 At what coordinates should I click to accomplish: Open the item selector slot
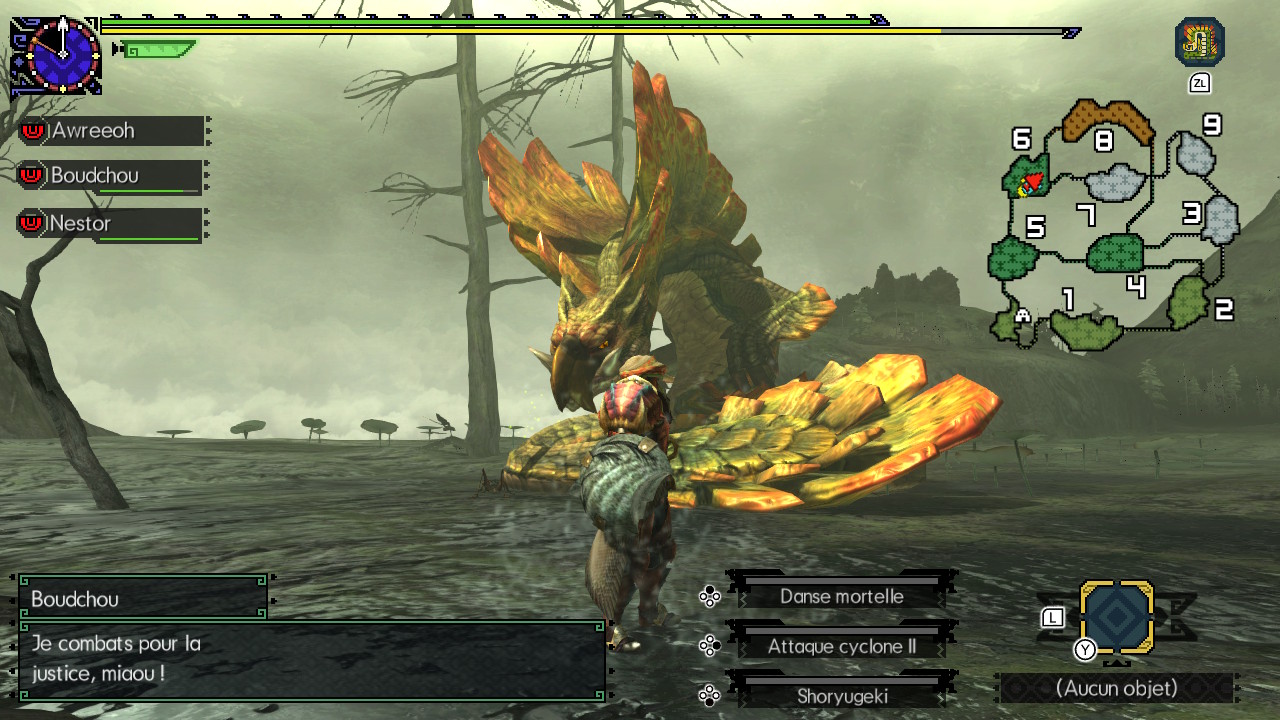point(1116,618)
